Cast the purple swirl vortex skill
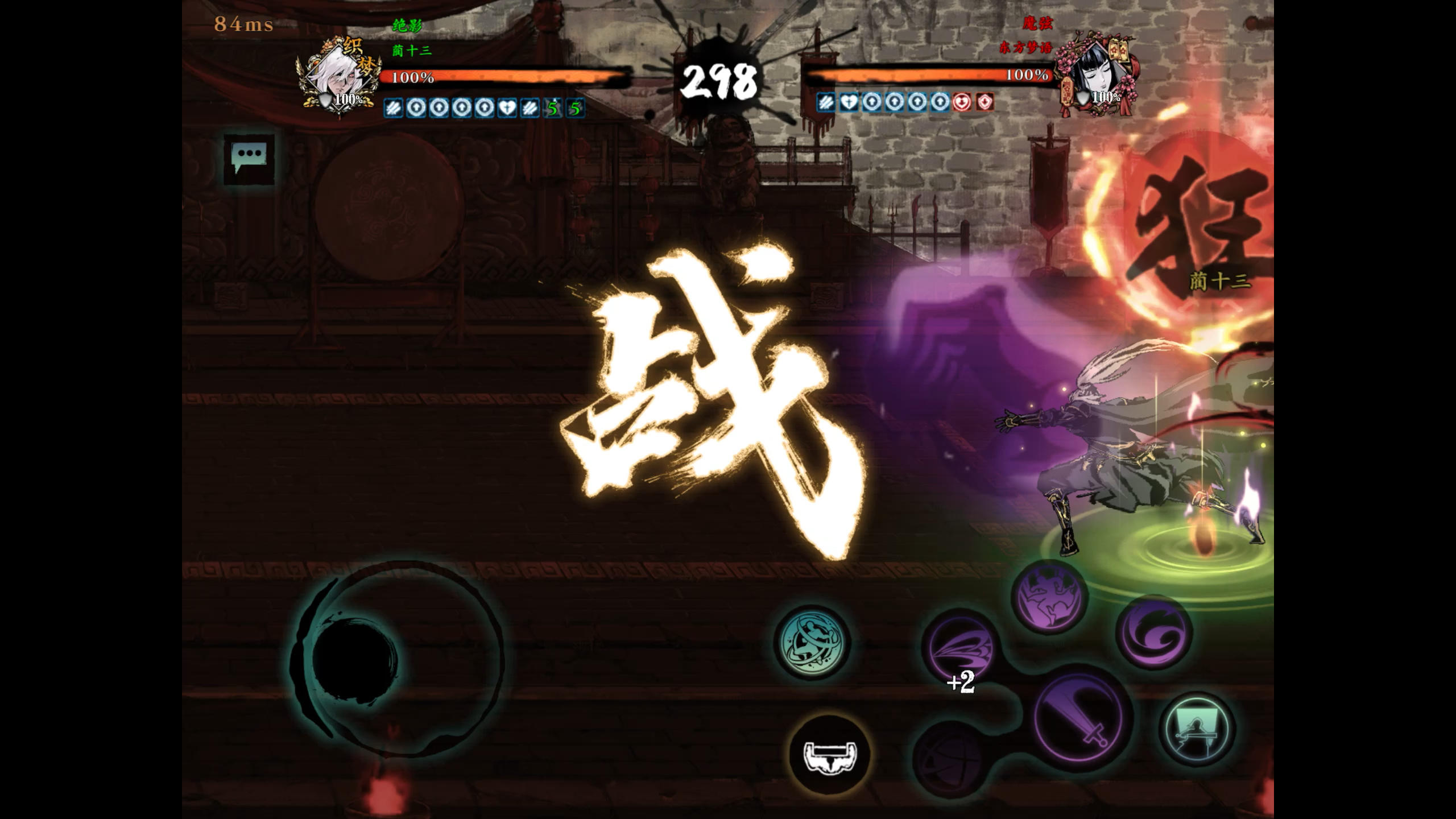The image size is (1456, 819). pyautogui.click(x=1154, y=632)
